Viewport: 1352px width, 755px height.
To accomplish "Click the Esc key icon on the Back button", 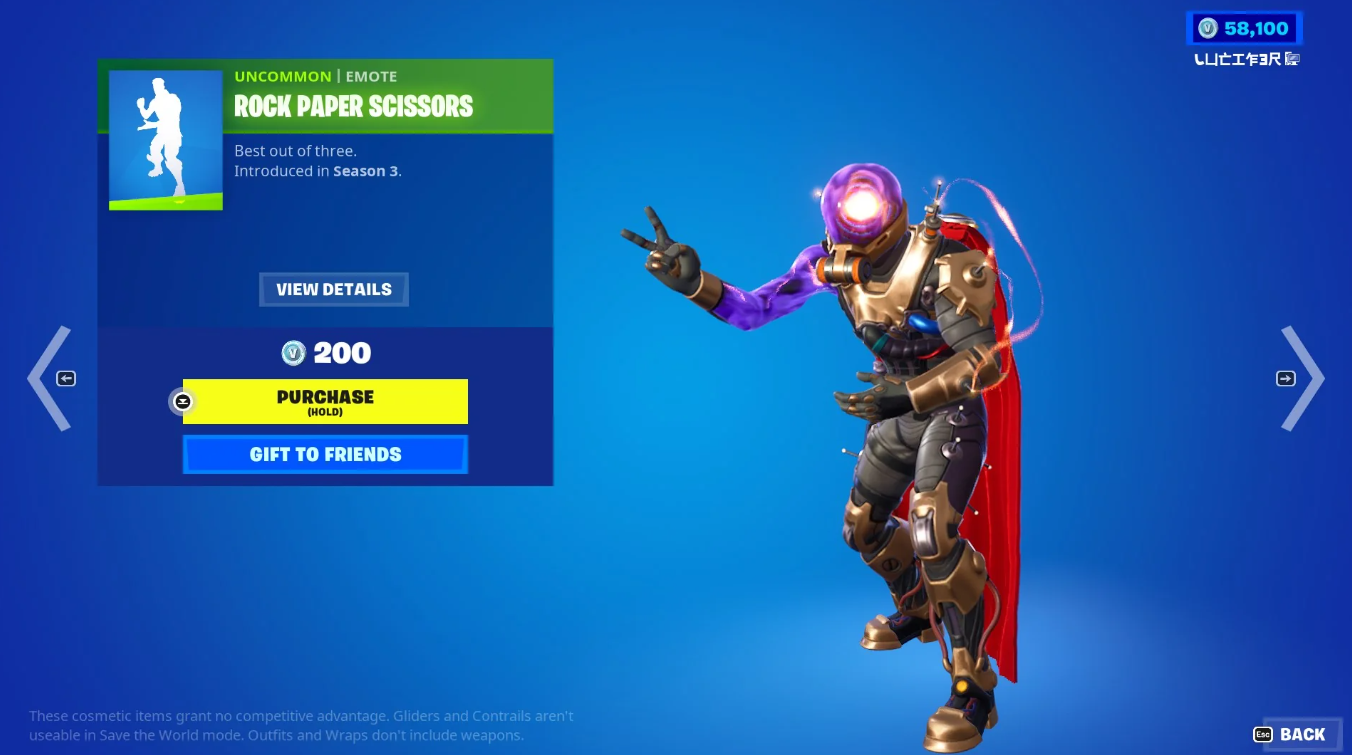I will pos(1262,734).
